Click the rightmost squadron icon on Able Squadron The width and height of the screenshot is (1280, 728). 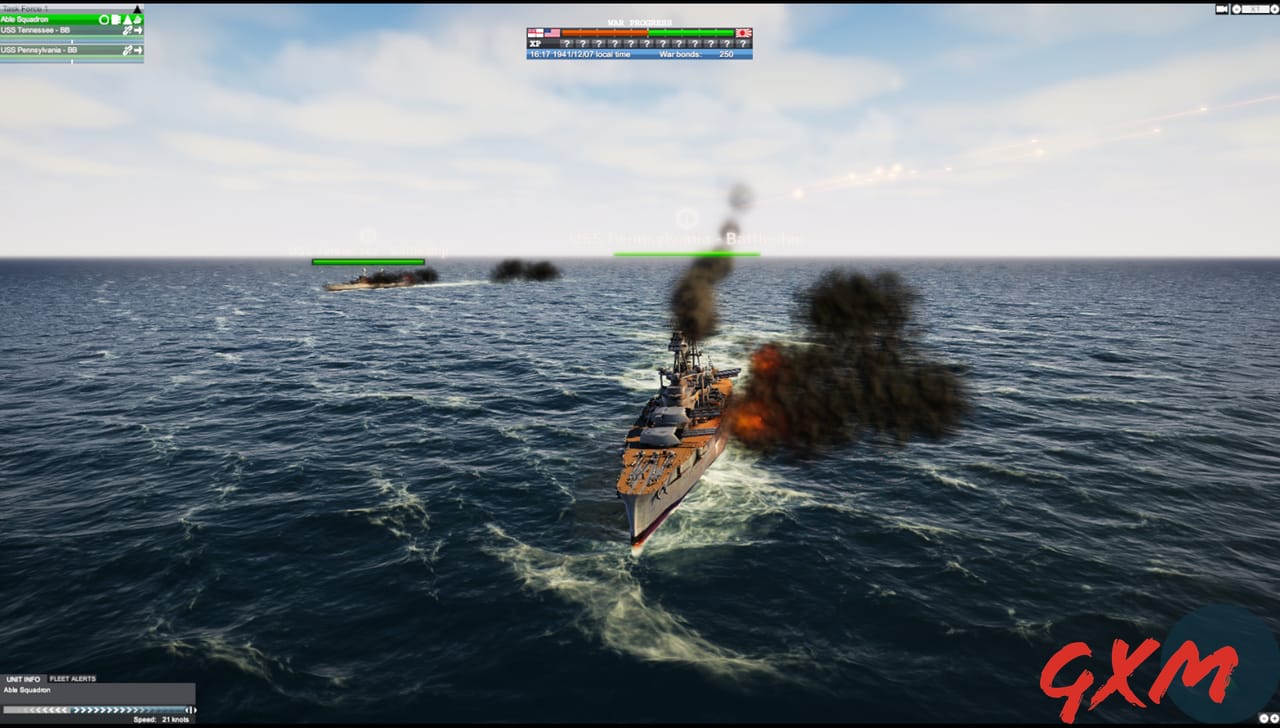pyautogui.click(x=138, y=19)
